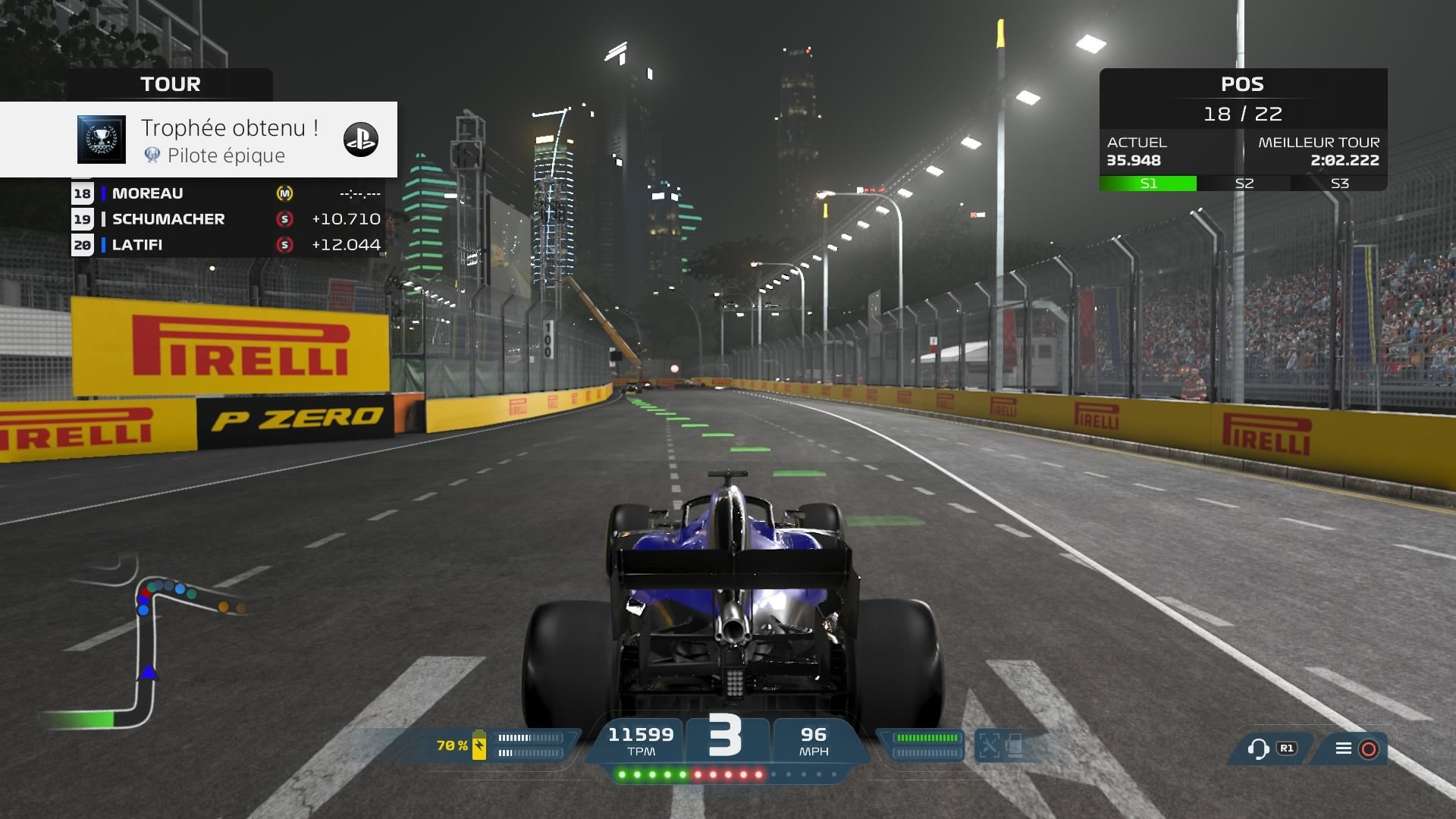Select the S2 sector indicator

pyautogui.click(x=1244, y=184)
